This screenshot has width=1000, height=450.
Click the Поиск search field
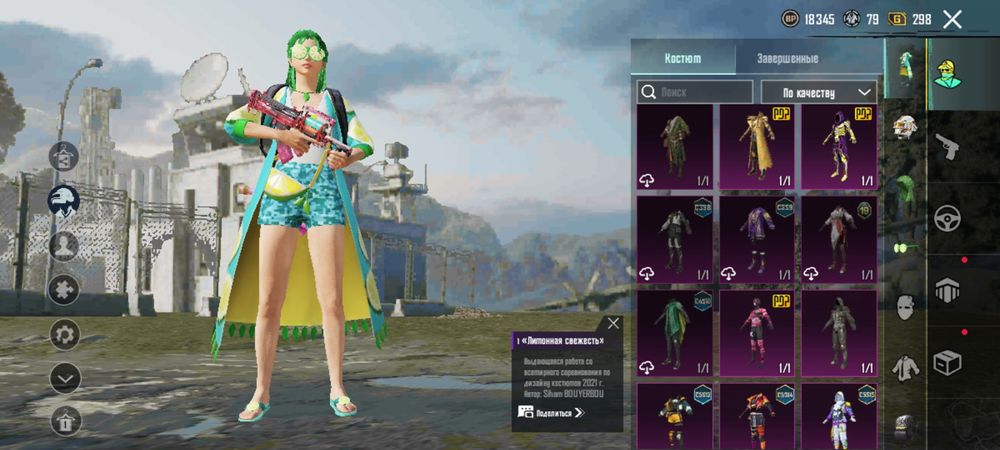click(x=695, y=92)
